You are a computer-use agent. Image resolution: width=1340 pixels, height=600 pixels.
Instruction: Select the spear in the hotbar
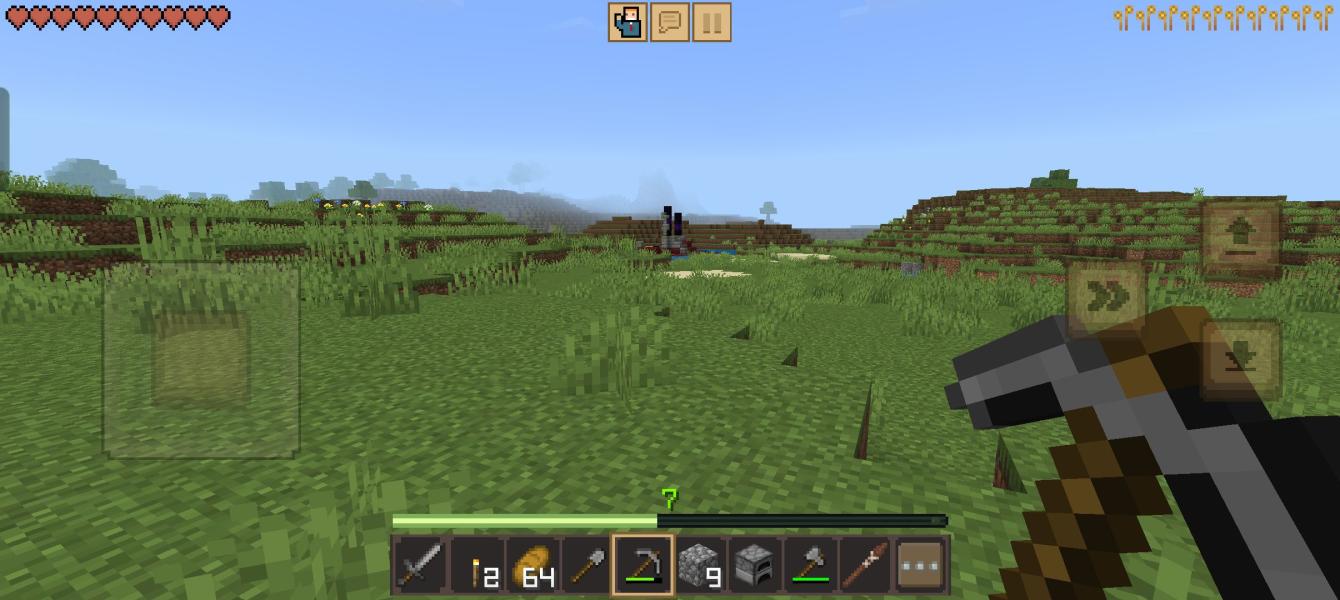tap(864, 566)
